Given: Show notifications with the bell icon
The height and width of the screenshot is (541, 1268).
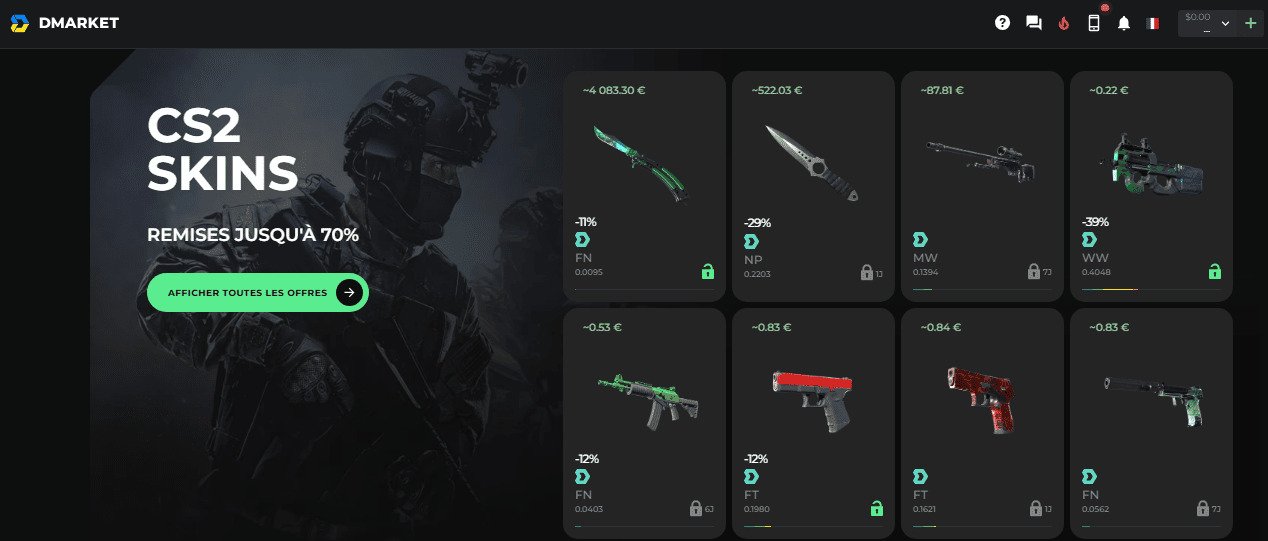Looking at the screenshot, I should (1124, 23).
